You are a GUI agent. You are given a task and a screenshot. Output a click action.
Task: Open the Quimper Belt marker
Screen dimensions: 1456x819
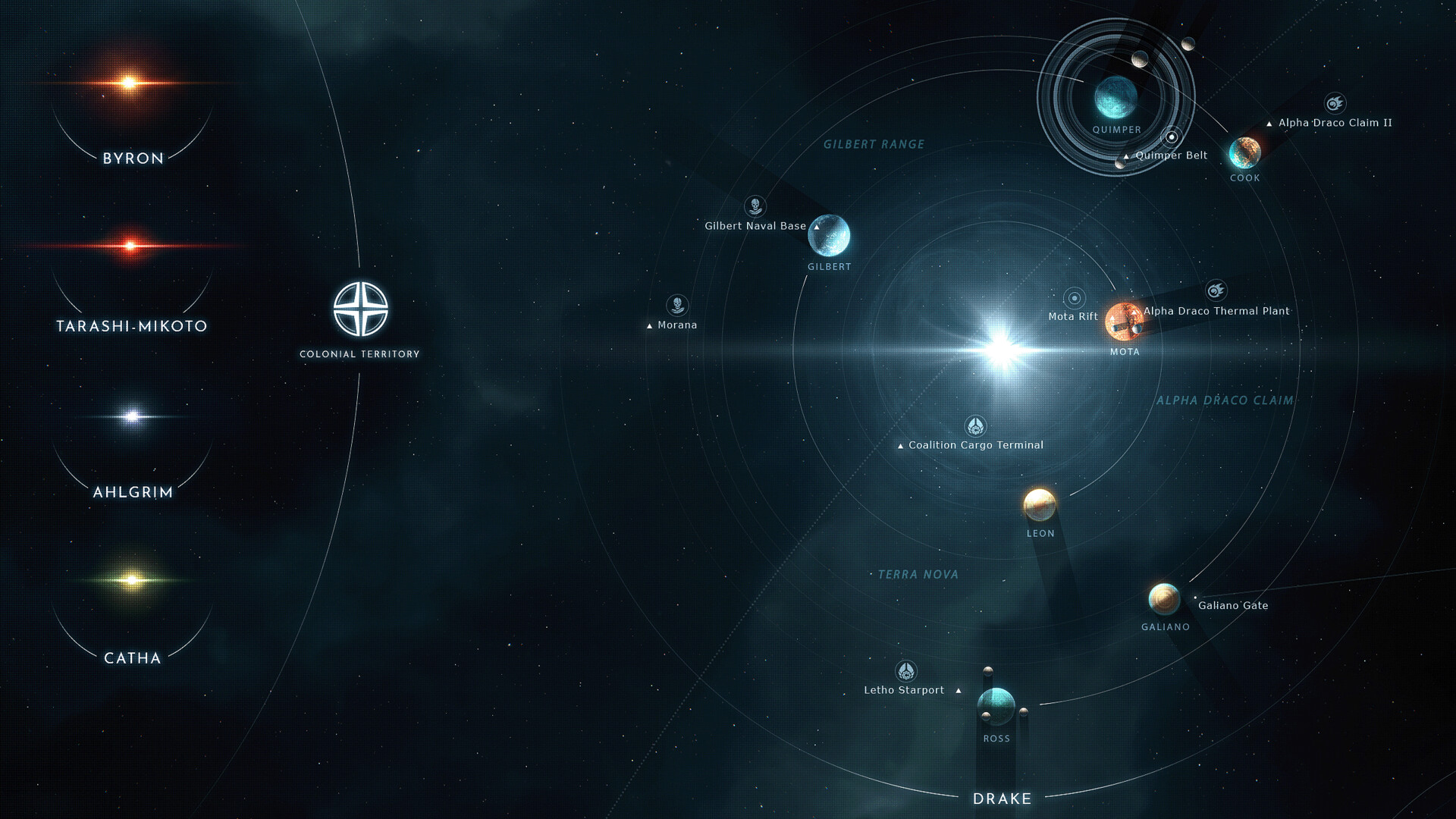point(1172,137)
